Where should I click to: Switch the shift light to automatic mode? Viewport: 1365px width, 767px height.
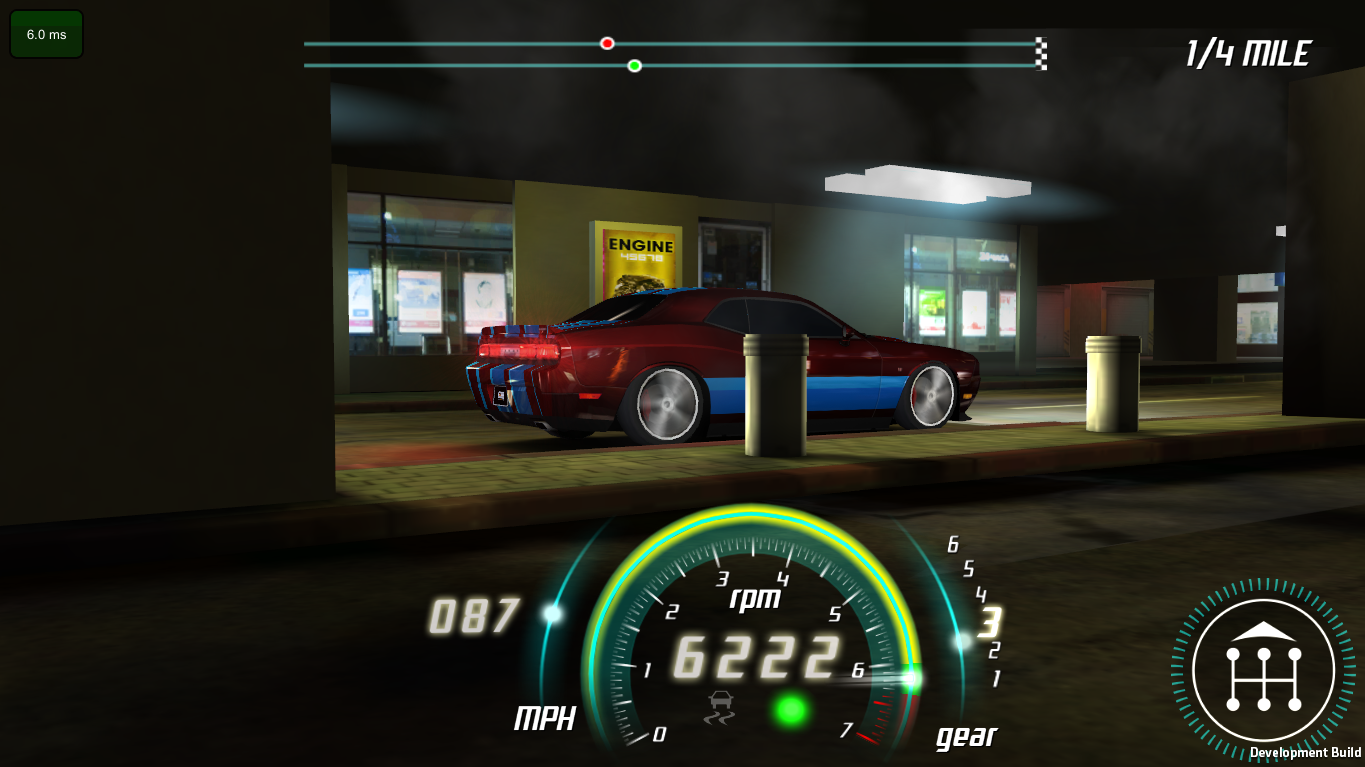tap(789, 708)
